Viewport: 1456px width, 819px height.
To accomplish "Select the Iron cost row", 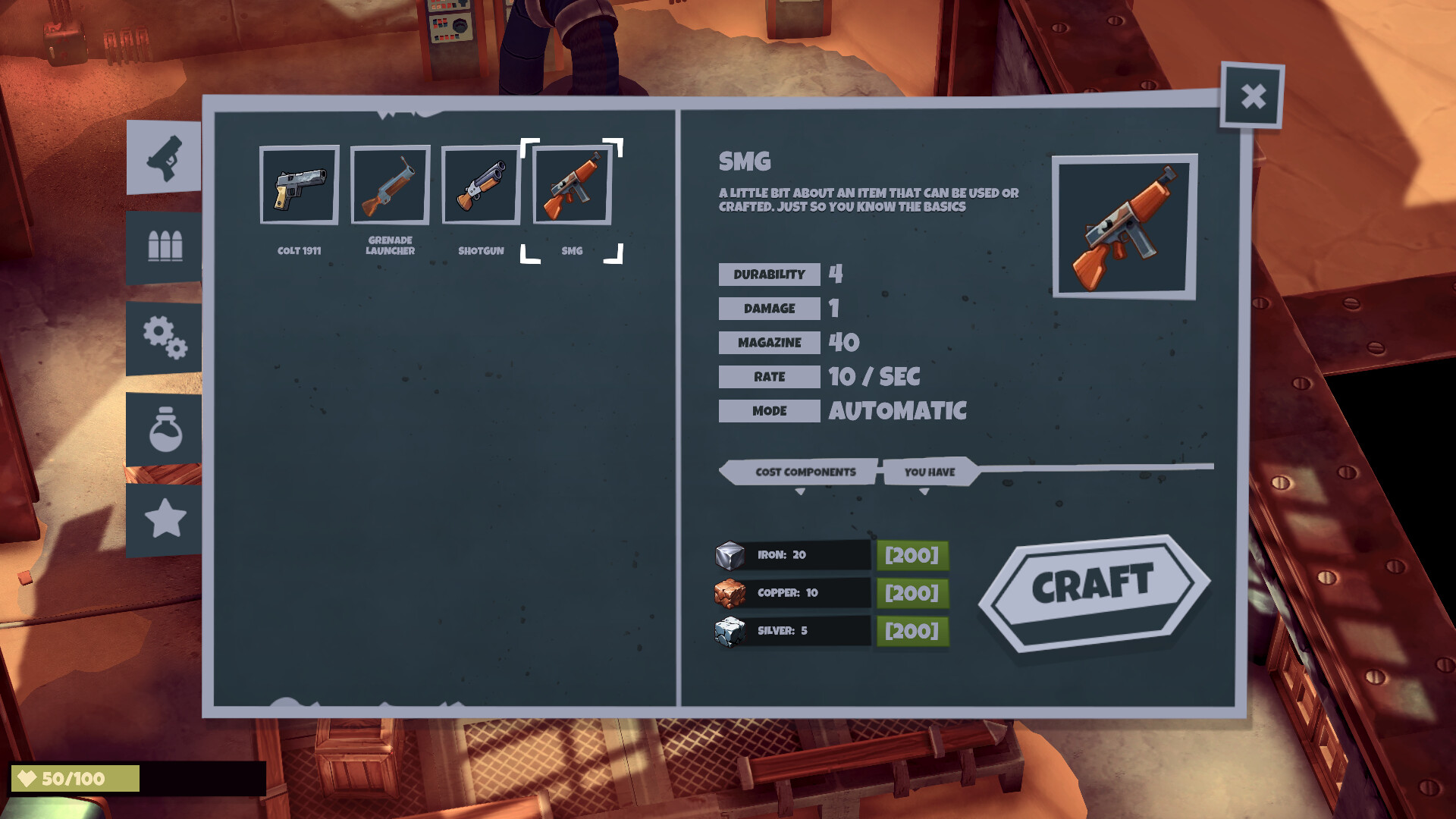I will [792, 555].
